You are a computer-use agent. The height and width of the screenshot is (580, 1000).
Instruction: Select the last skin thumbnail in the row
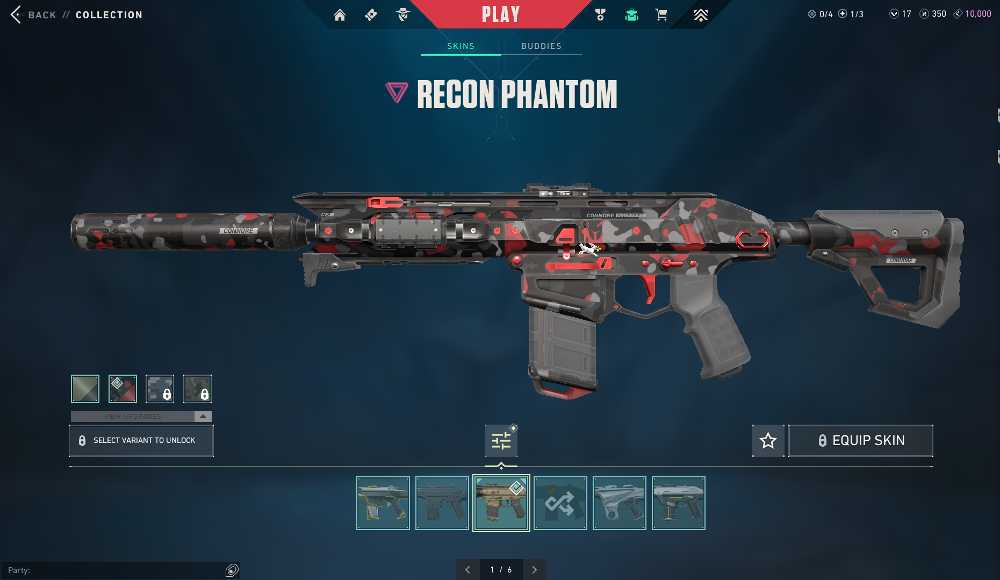(x=679, y=502)
